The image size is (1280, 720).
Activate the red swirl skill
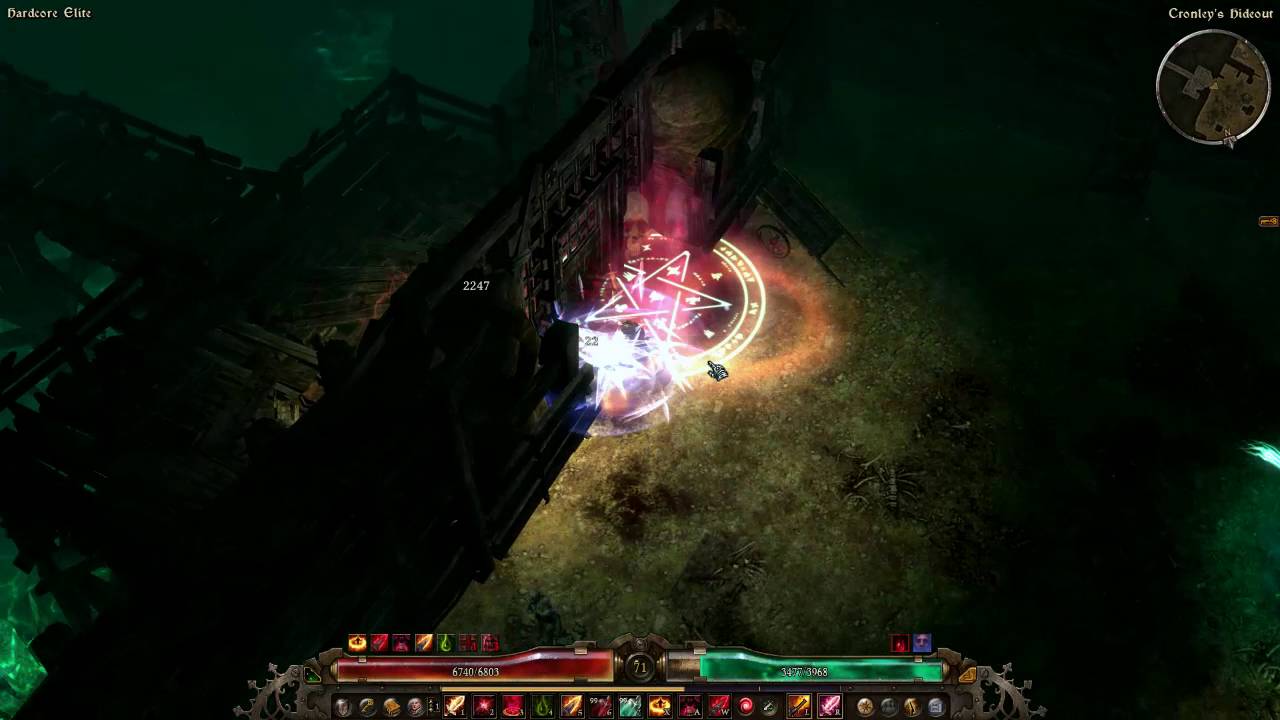click(746, 707)
